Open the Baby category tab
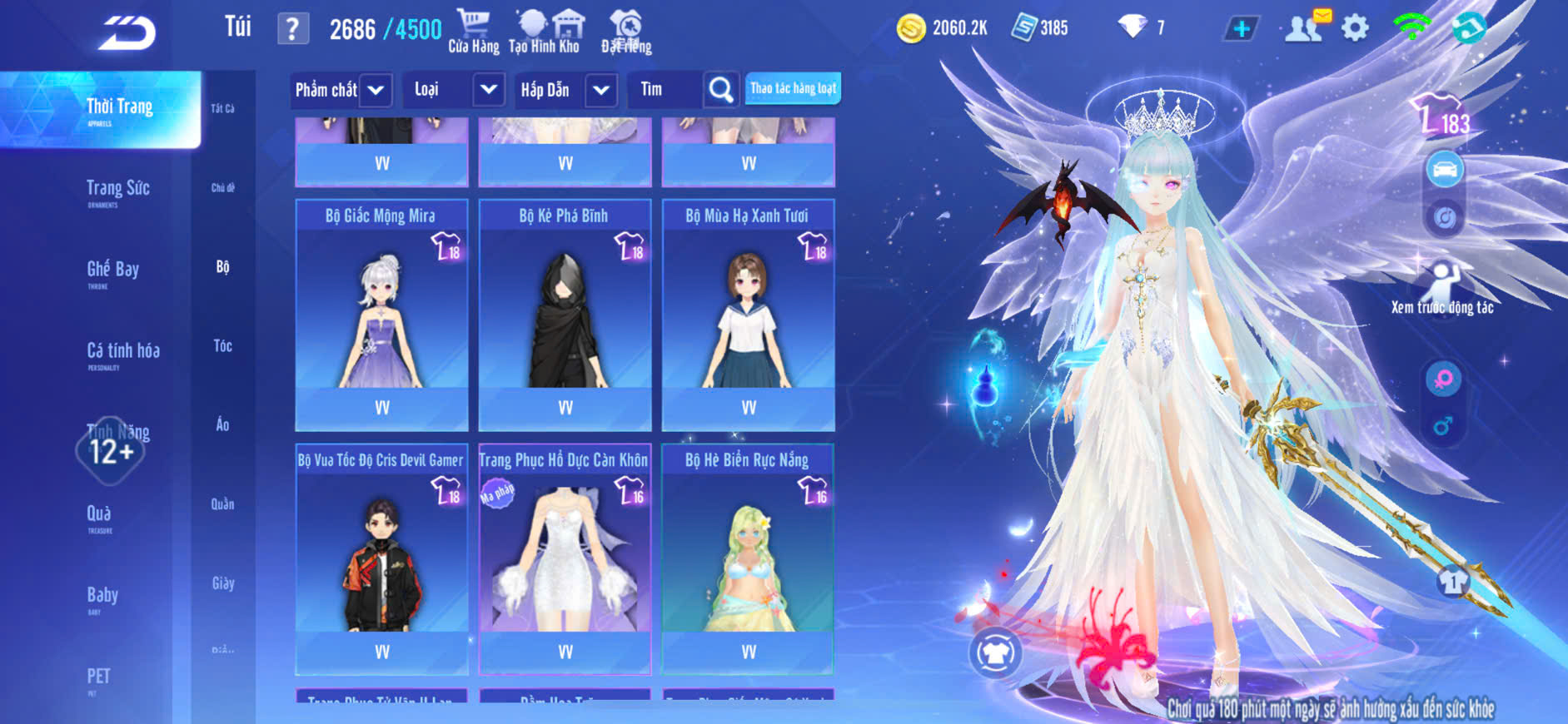1568x724 pixels. (x=102, y=597)
